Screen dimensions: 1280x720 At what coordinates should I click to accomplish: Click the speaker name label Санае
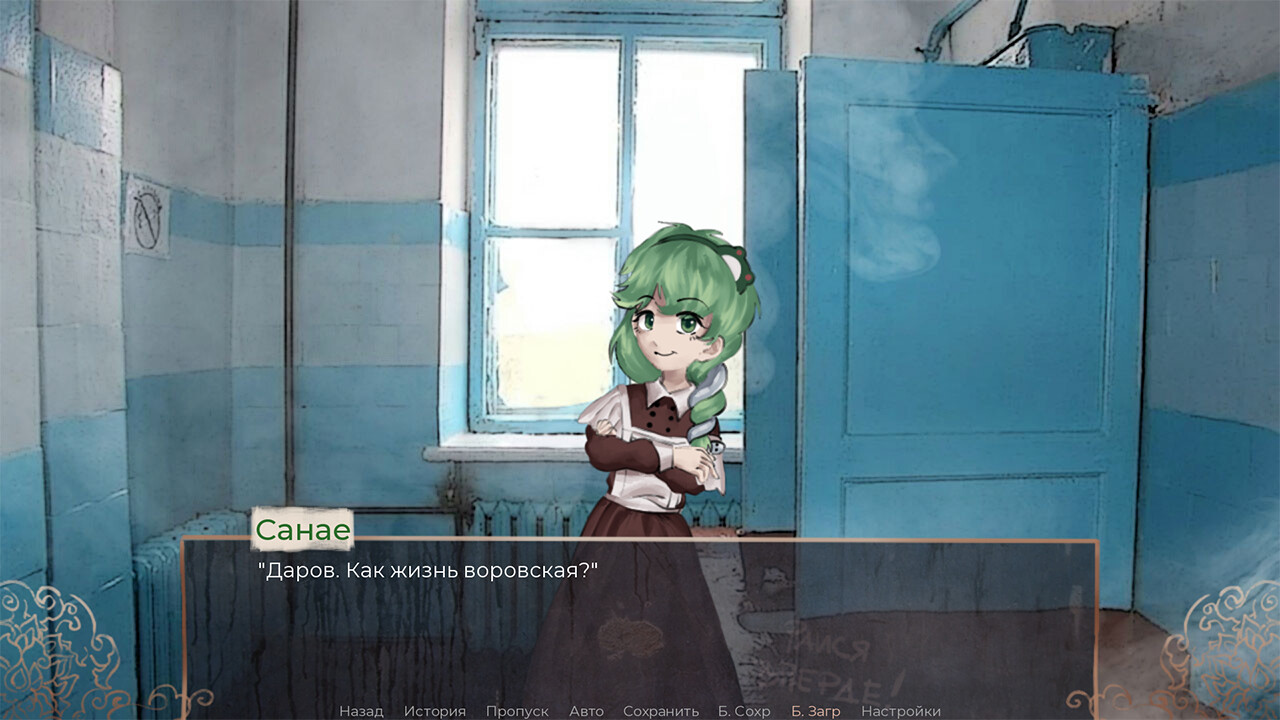302,530
